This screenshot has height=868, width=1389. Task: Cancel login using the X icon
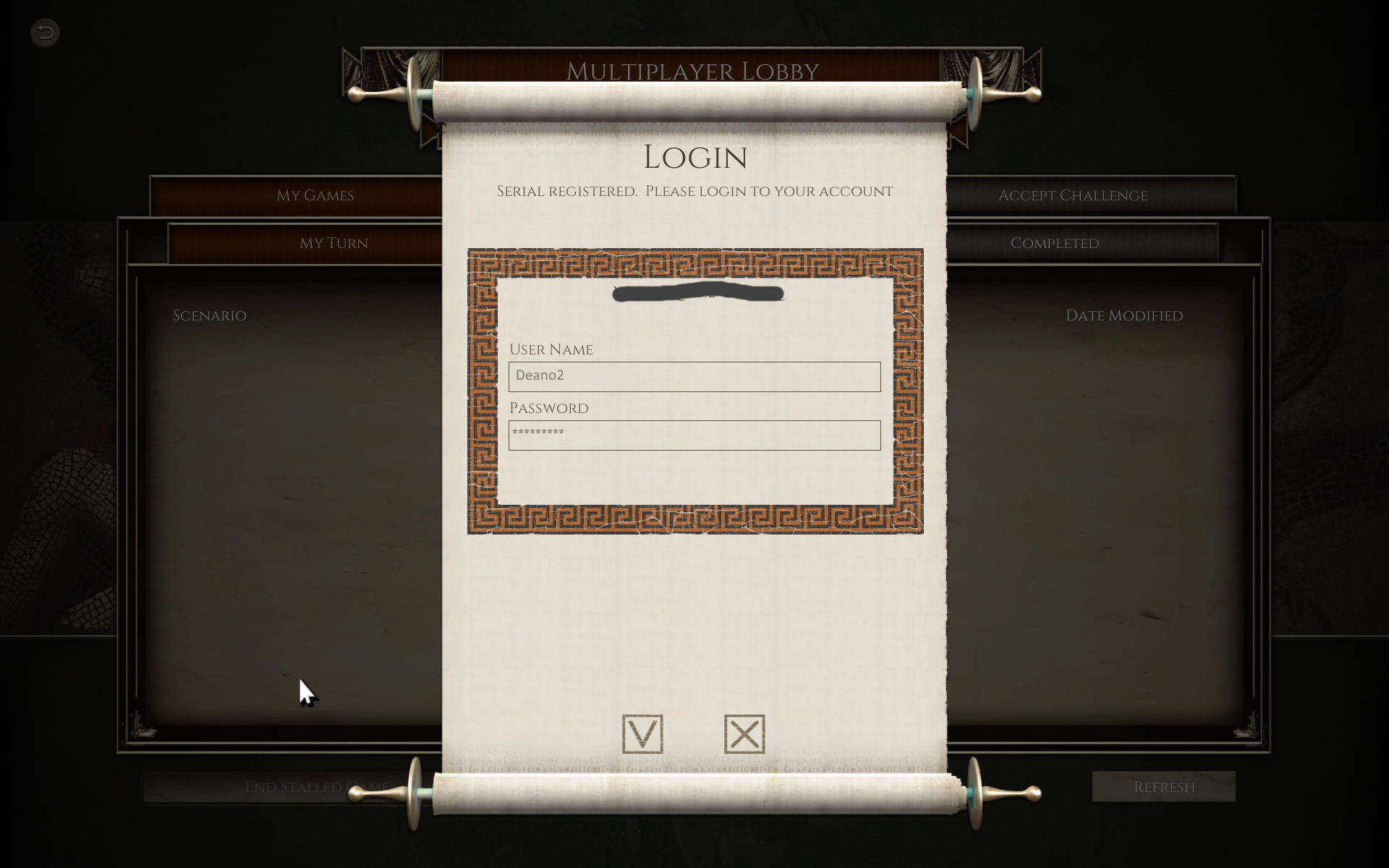coord(744,733)
